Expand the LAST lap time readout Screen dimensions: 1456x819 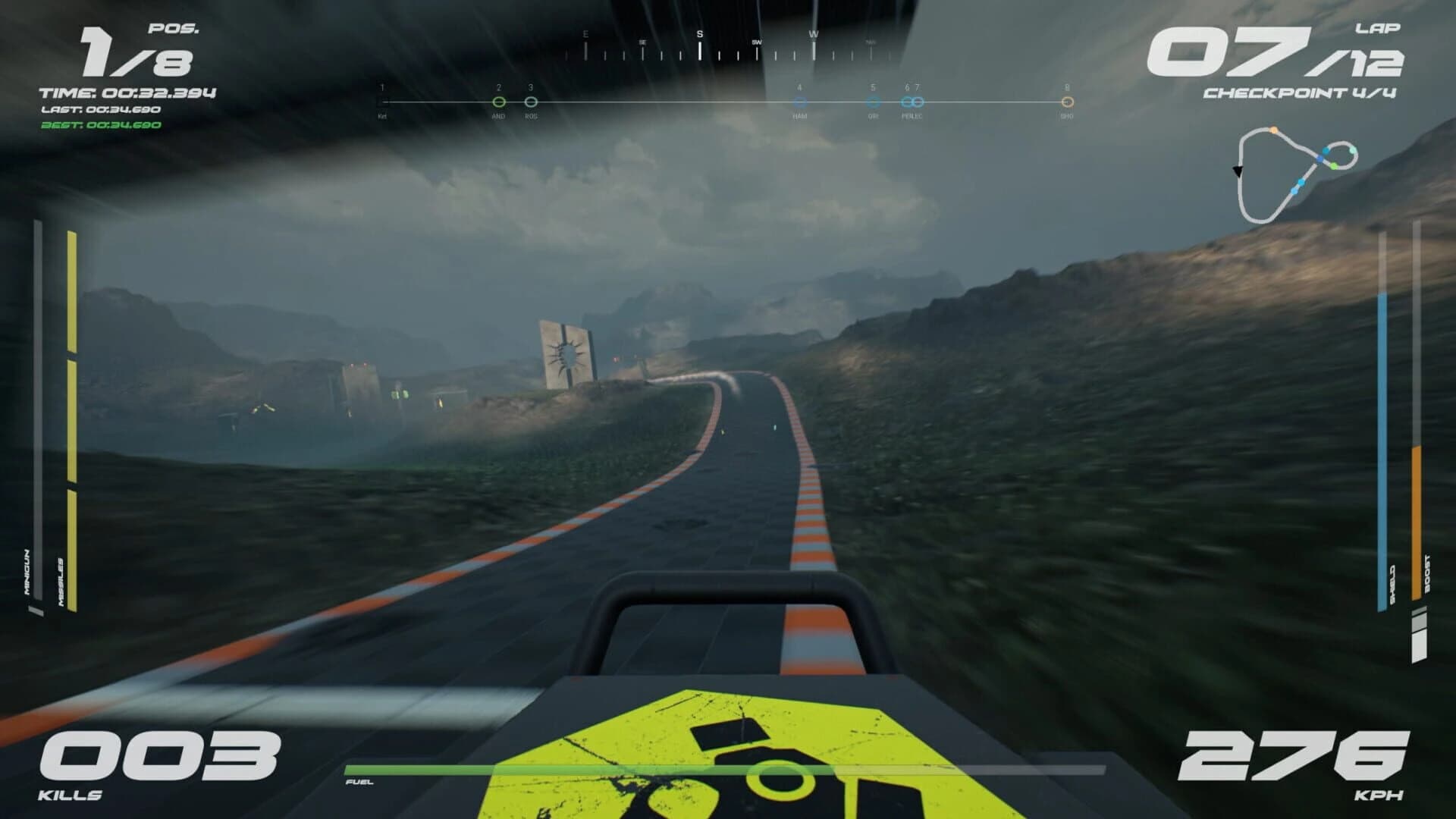[100, 109]
